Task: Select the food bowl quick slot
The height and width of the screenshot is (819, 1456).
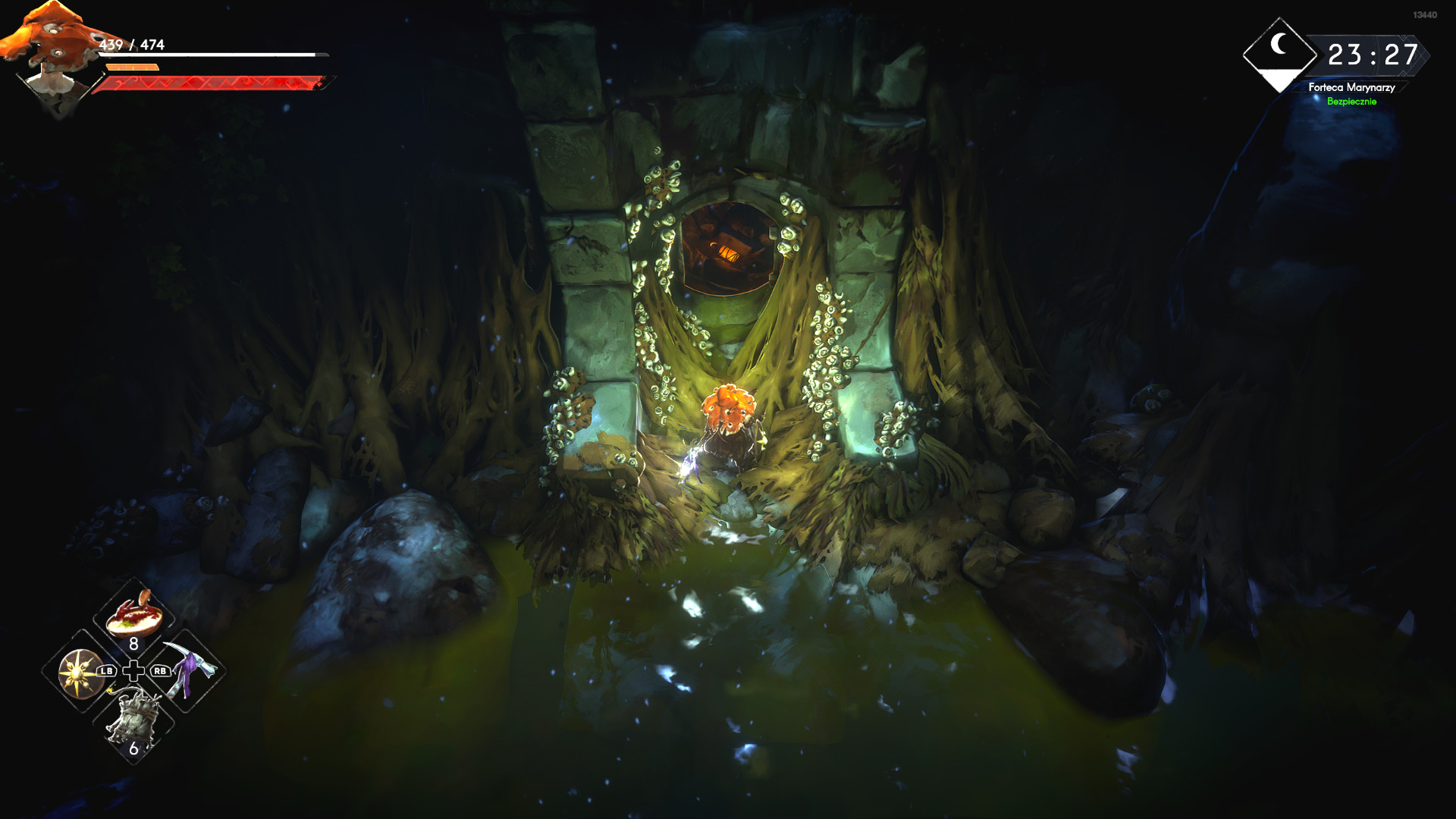Action: [133, 615]
